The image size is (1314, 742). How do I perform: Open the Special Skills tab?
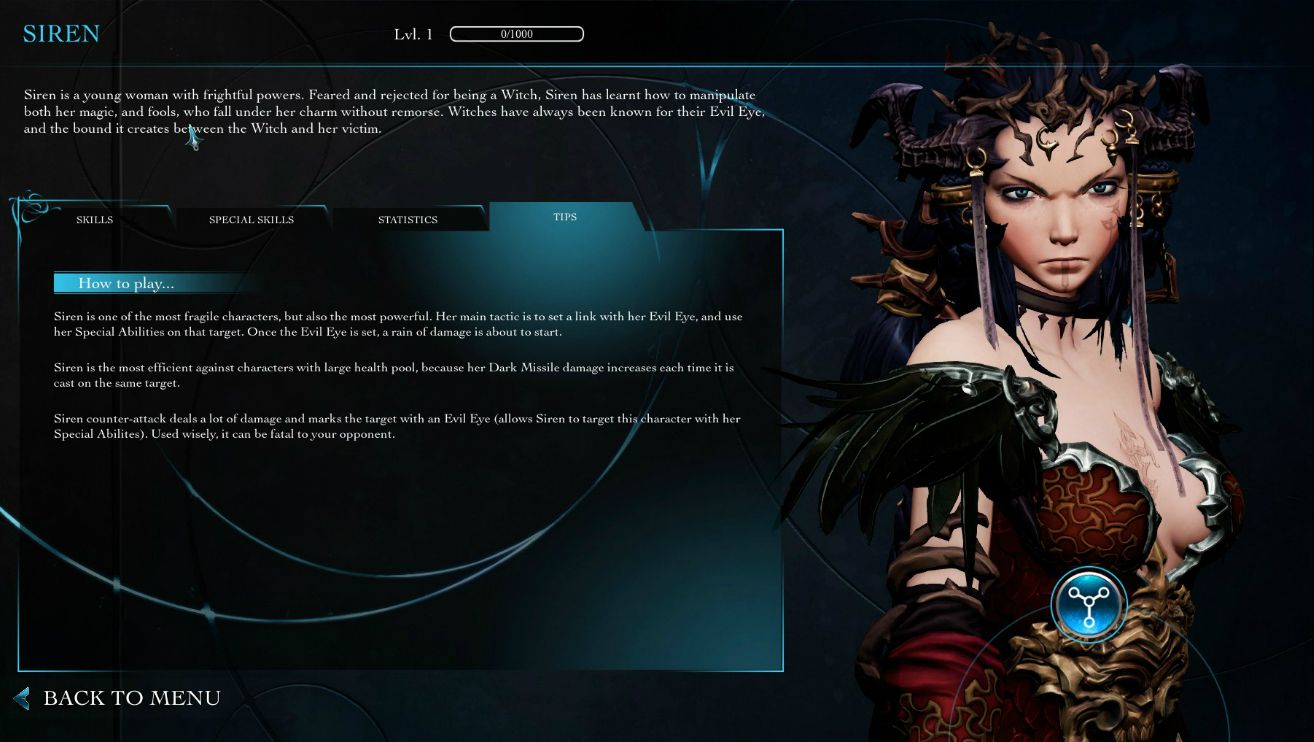[251, 219]
